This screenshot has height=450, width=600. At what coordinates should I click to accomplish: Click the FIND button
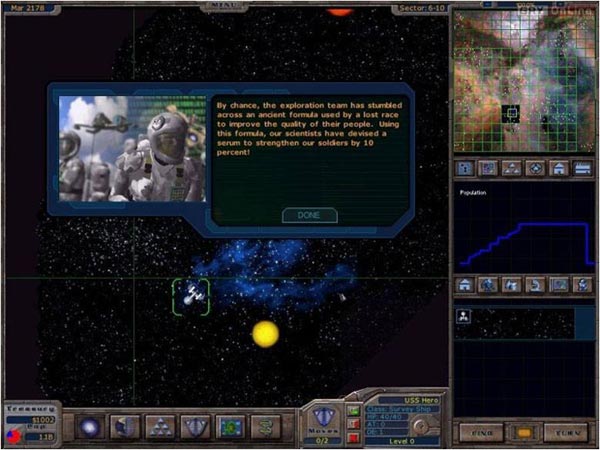pos(480,434)
